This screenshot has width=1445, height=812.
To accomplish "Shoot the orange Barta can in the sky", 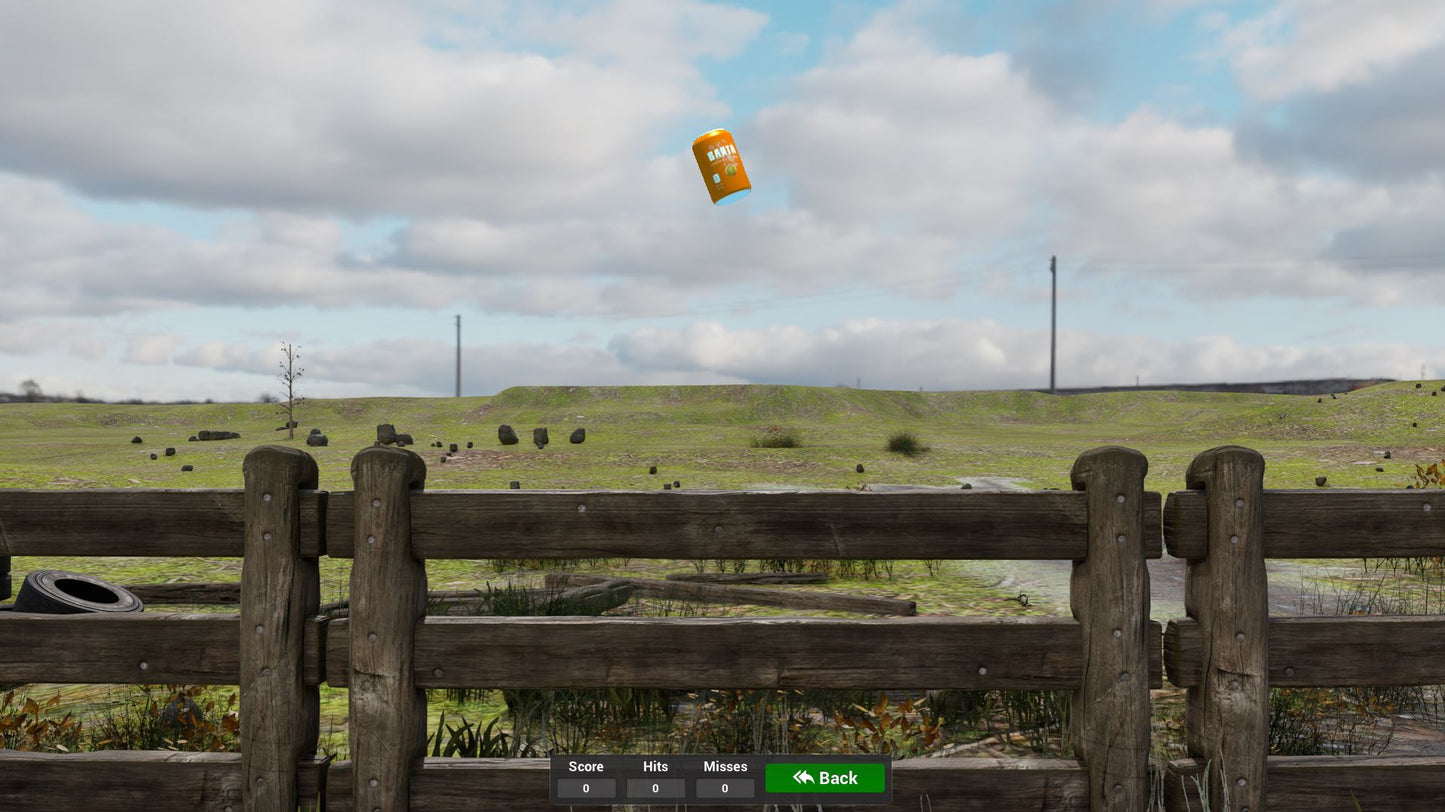I will (720, 168).
